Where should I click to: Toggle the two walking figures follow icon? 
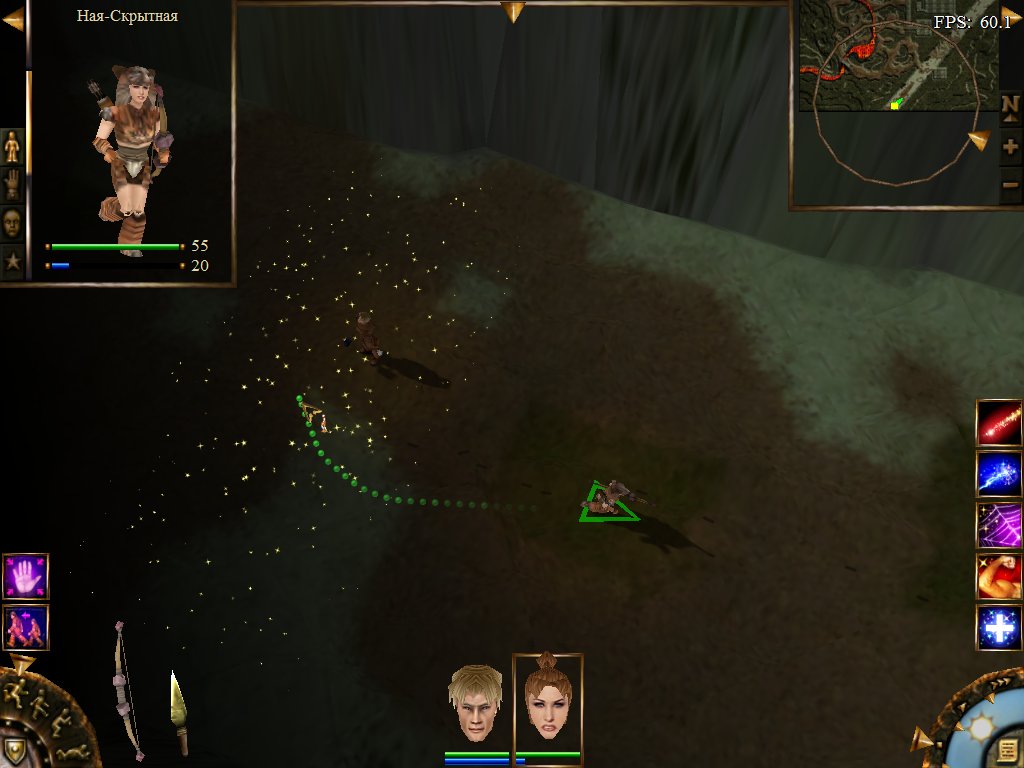(x=25, y=627)
